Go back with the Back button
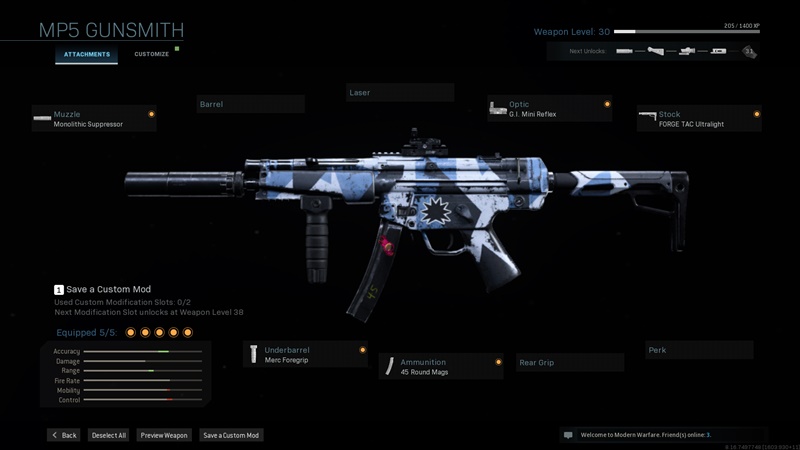Image resolution: width=800 pixels, height=450 pixels. [x=64, y=436]
